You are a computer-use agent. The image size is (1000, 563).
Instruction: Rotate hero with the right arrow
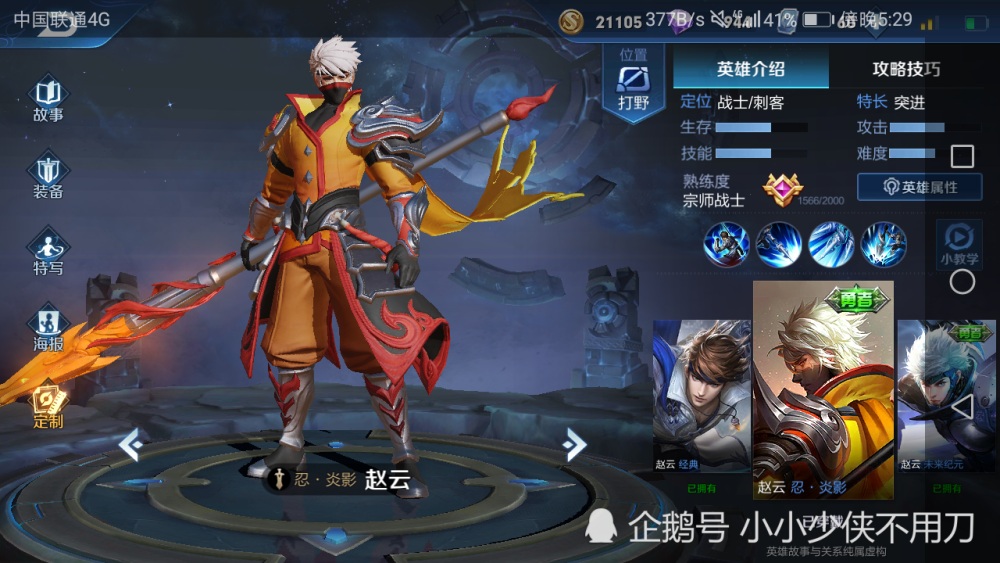[574, 443]
